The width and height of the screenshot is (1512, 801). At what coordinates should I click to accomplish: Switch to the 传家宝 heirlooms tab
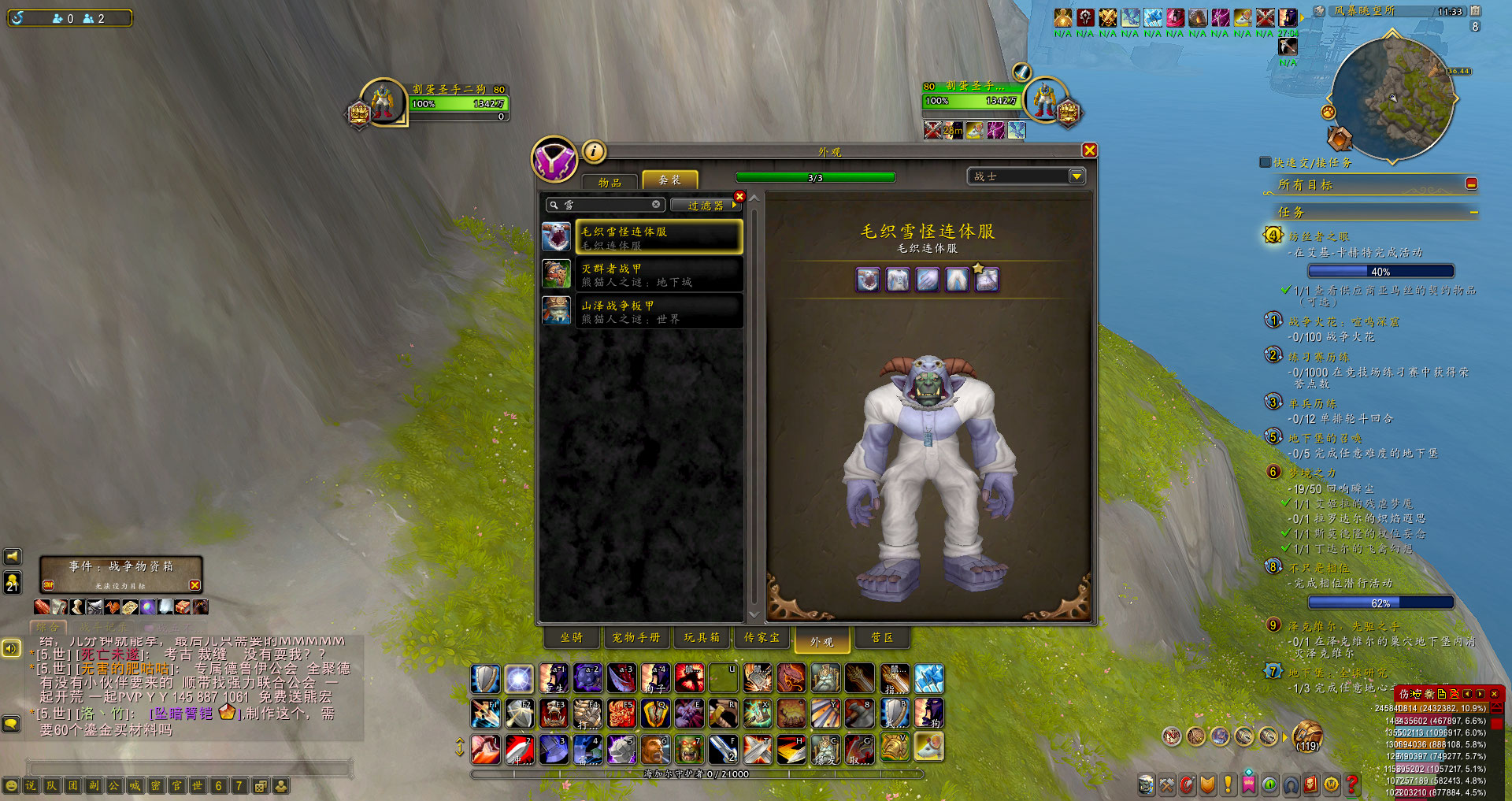pyautogui.click(x=762, y=637)
